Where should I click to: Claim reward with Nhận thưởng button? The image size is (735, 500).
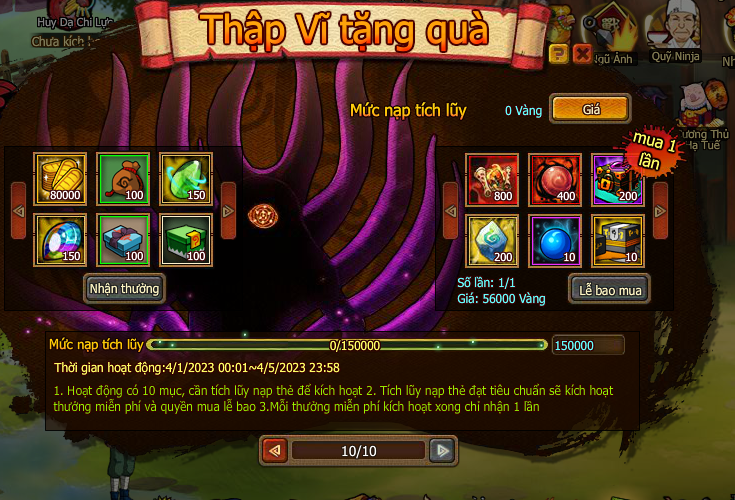(125, 288)
